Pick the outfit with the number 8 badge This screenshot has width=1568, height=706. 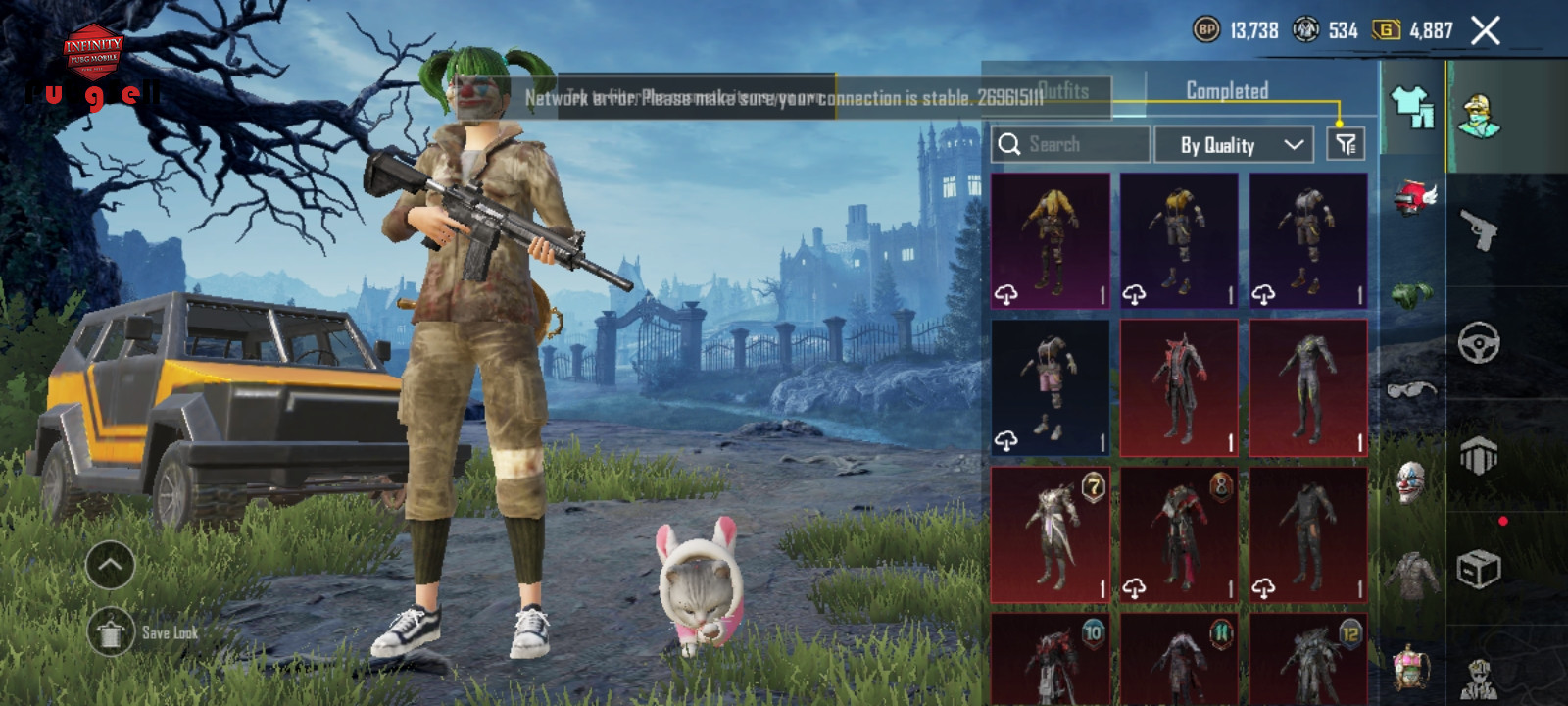click(x=1179, y=534)
